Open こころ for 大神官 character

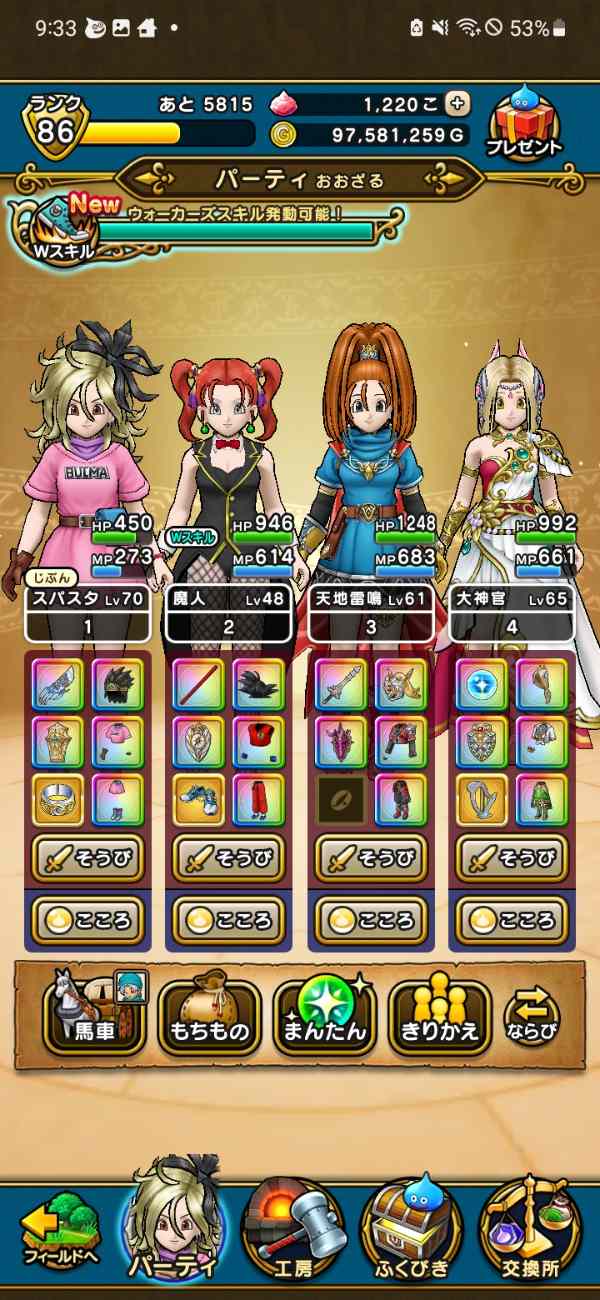pyautogui.click(x=512, y=919)
